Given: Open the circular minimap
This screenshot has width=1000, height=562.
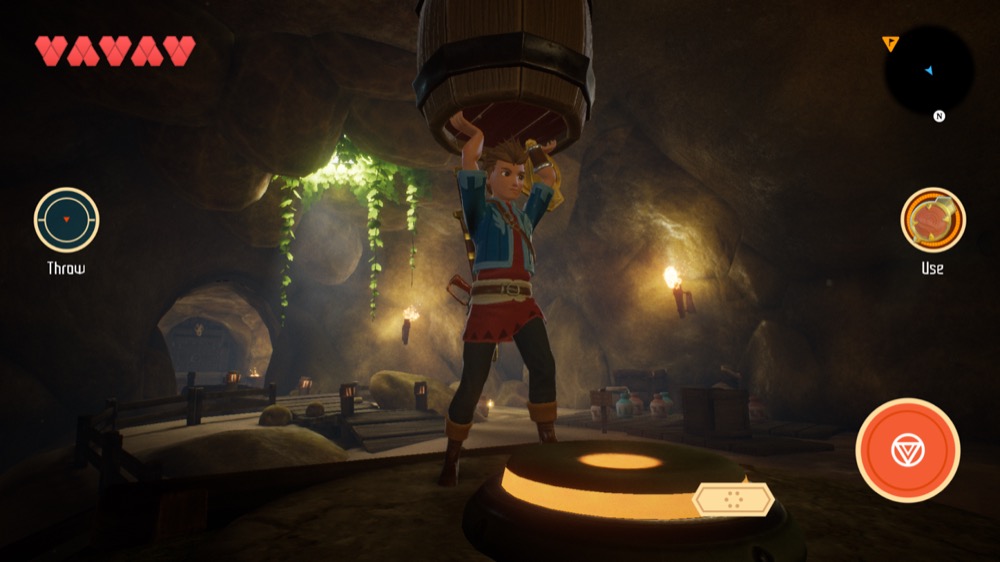Looking at the screenshot, I should (x=929, y=71).
